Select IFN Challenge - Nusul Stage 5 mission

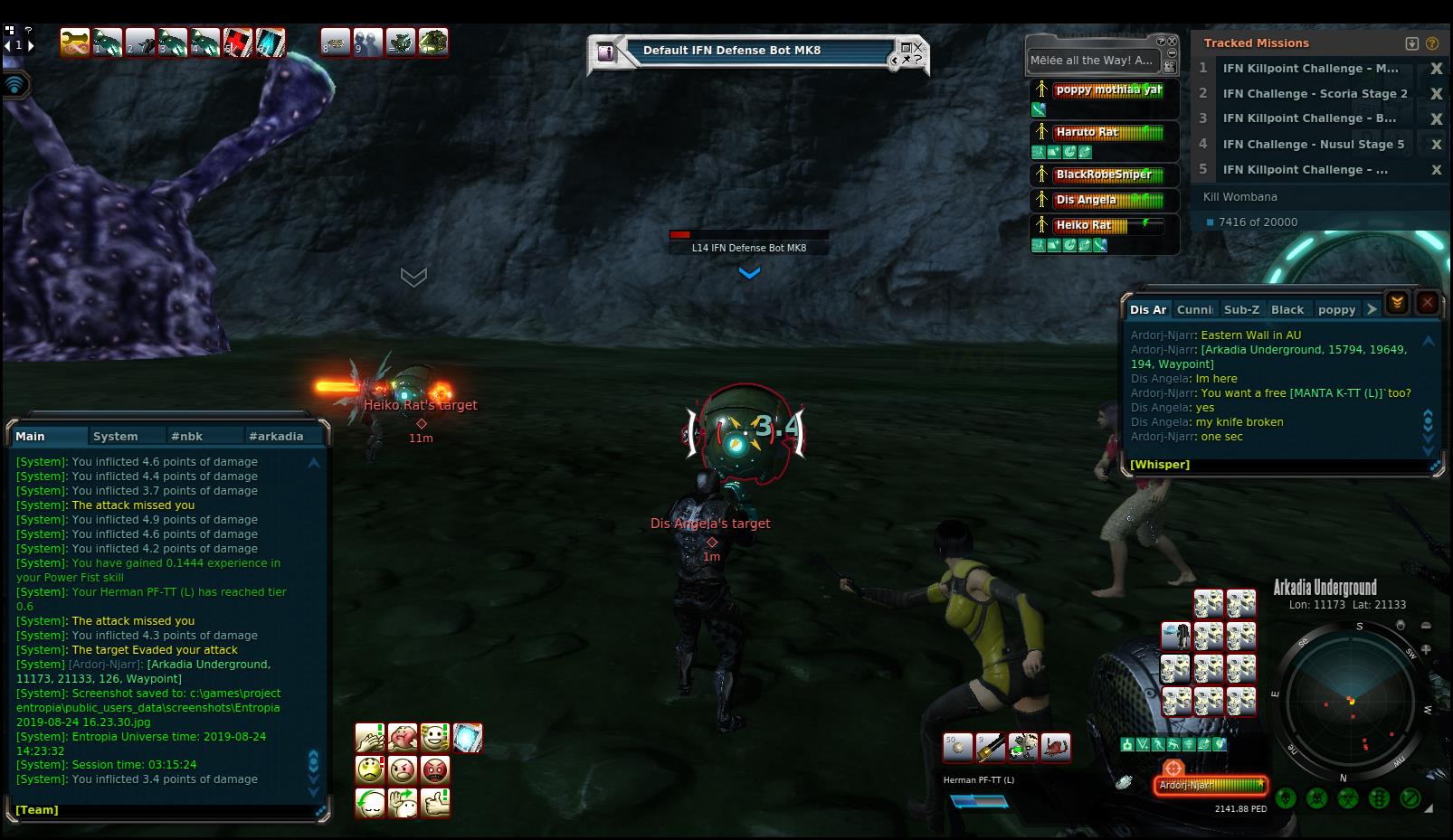(x=1313, y=144)
